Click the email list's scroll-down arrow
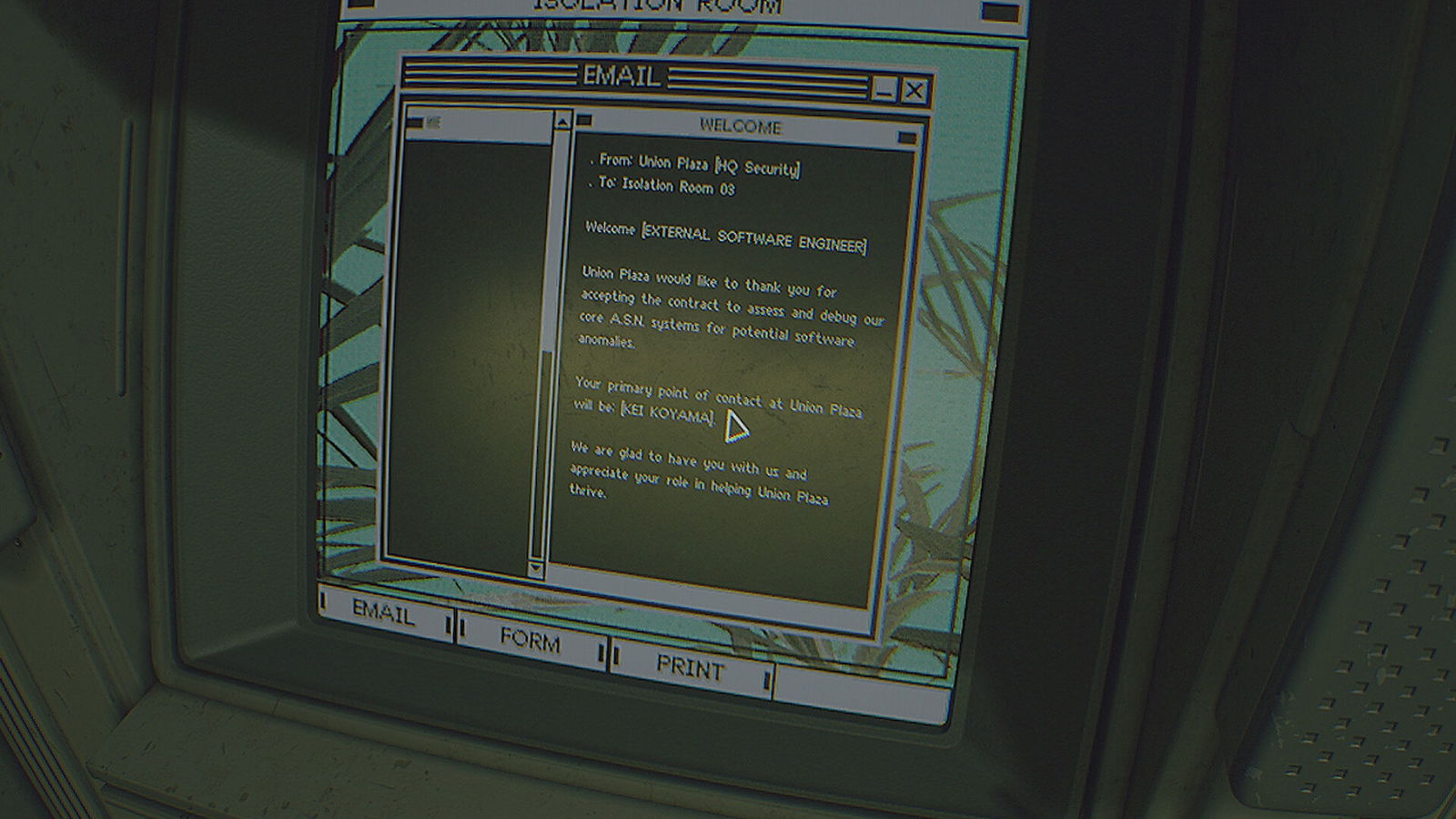Screen dimensions: 1456x819 coord(535,569)
